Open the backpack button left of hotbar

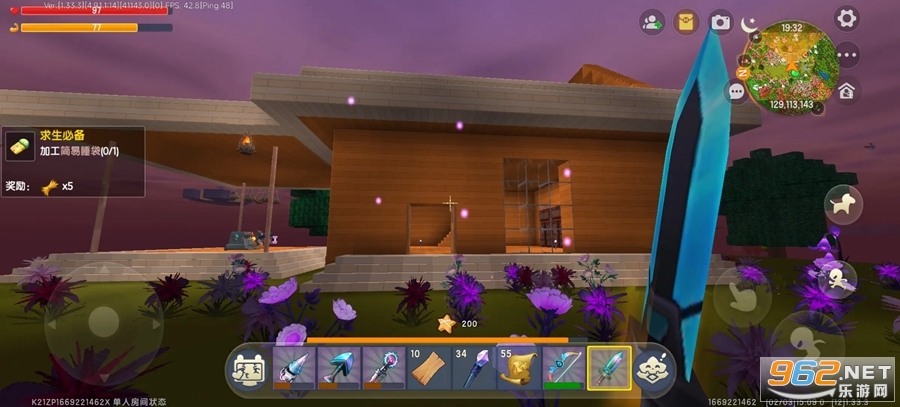pos(247,371)
